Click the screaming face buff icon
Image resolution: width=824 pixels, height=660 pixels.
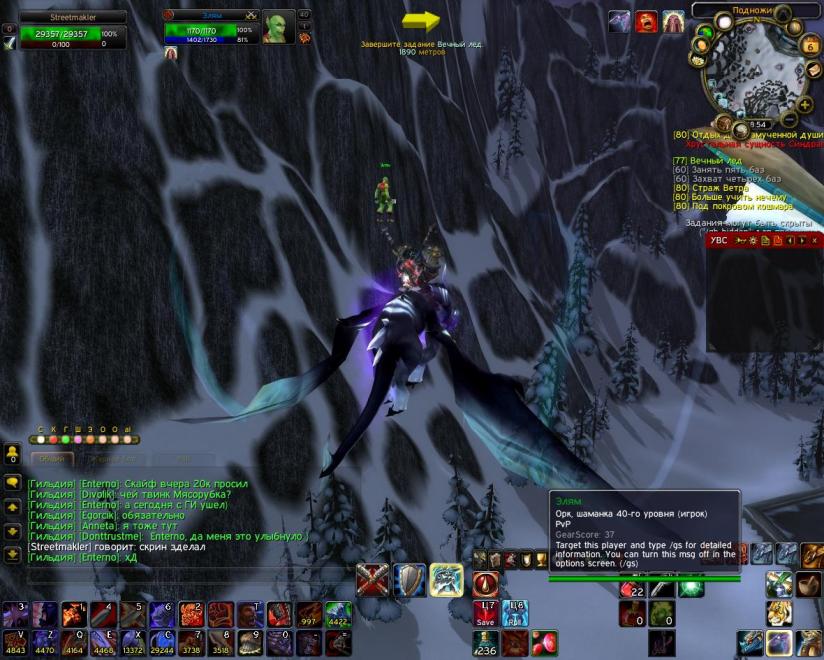click(647, 21)
